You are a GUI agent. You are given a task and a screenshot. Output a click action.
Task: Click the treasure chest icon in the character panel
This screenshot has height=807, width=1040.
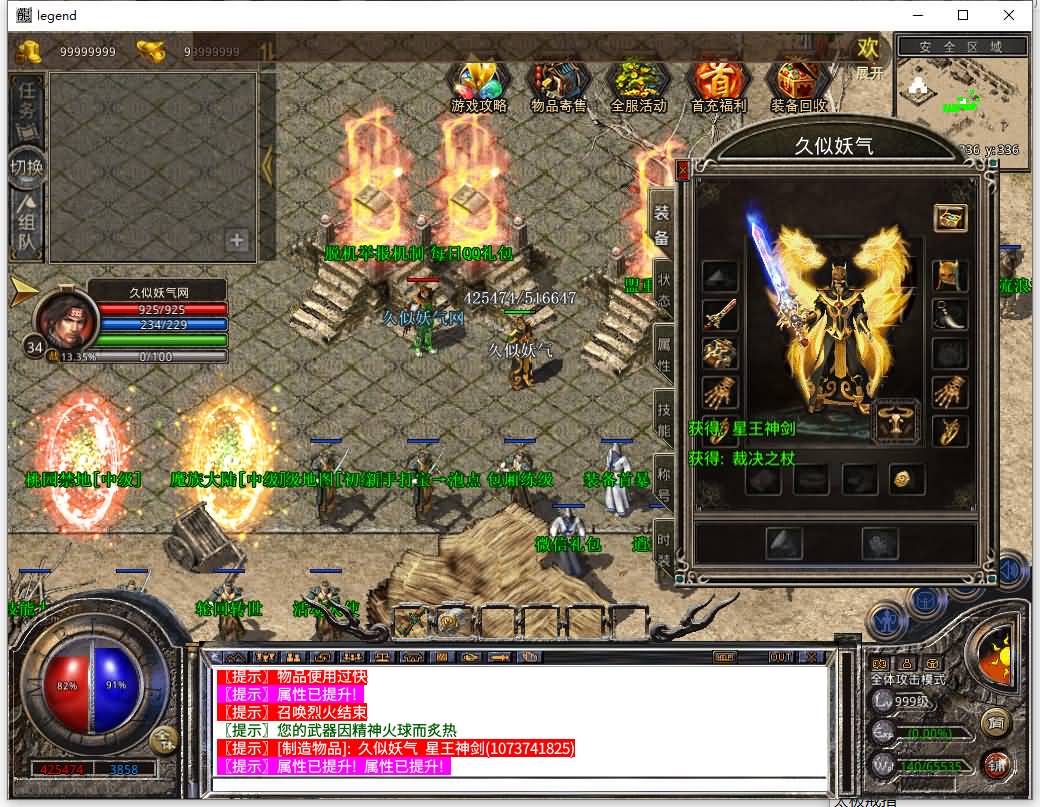[950, 217]
